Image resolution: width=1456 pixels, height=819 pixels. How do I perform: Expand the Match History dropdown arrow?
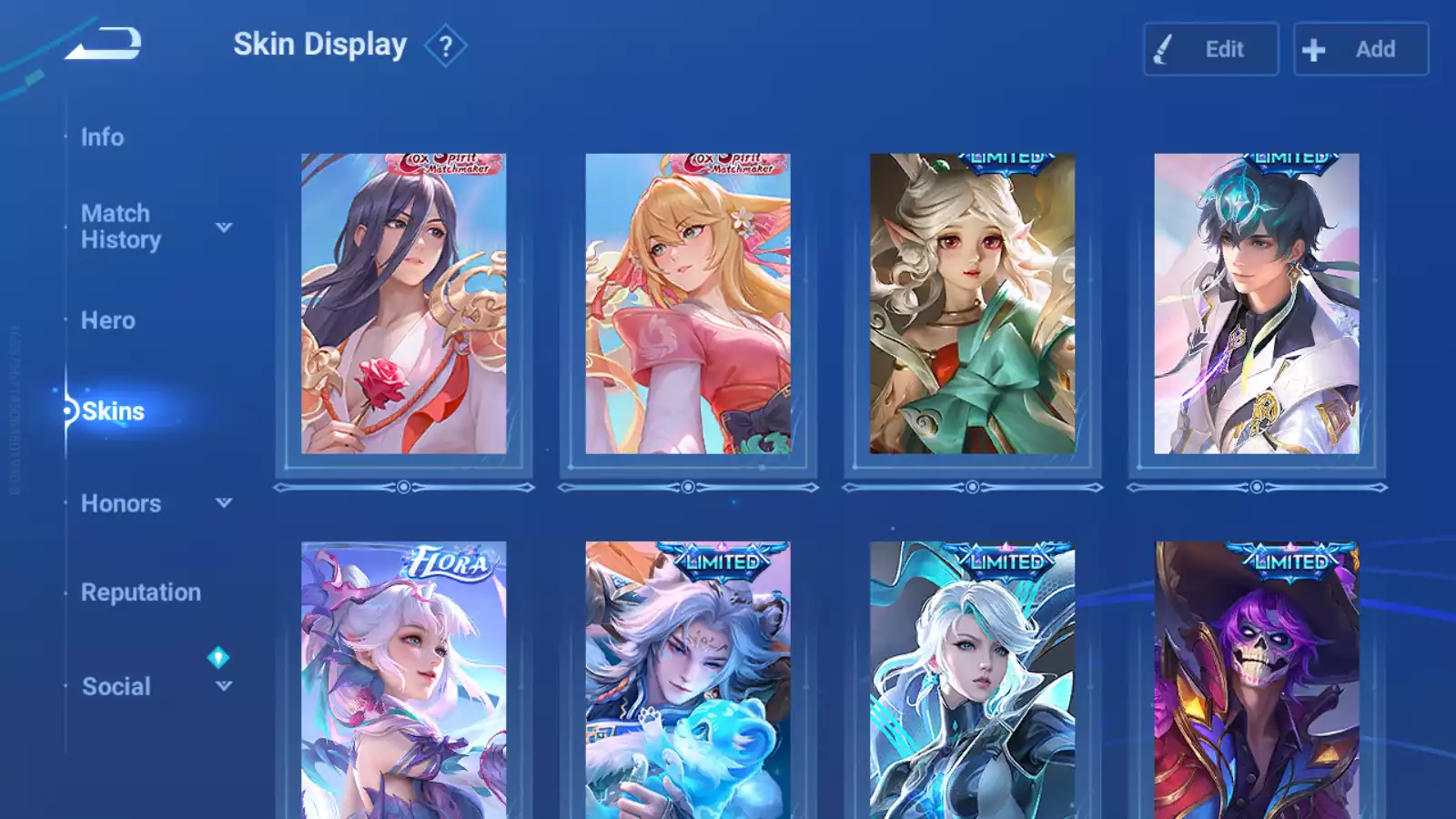pyautogui.click(x=224, y=227)
